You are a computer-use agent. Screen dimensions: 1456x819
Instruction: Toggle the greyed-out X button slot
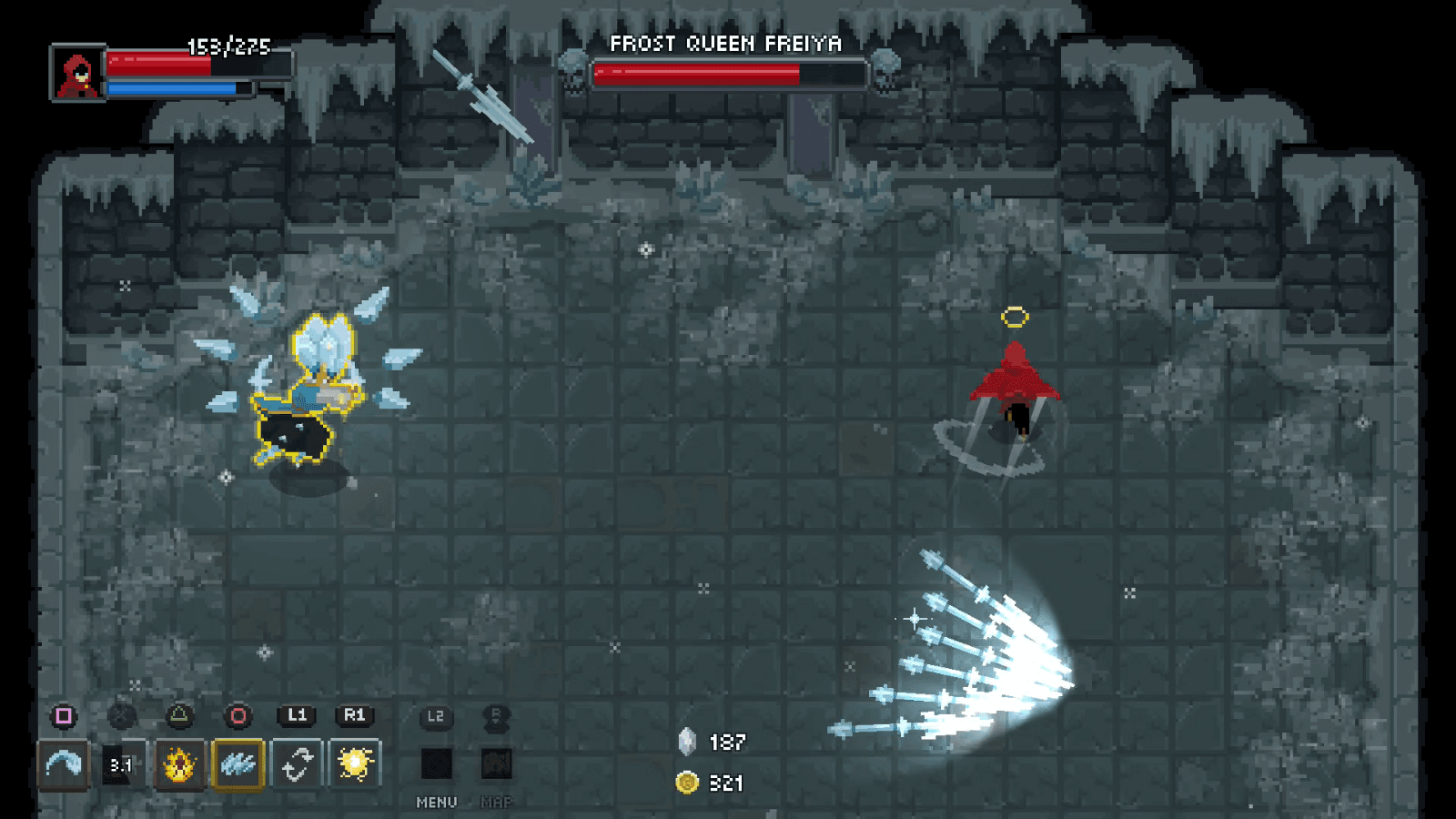(x=120, y=716)
